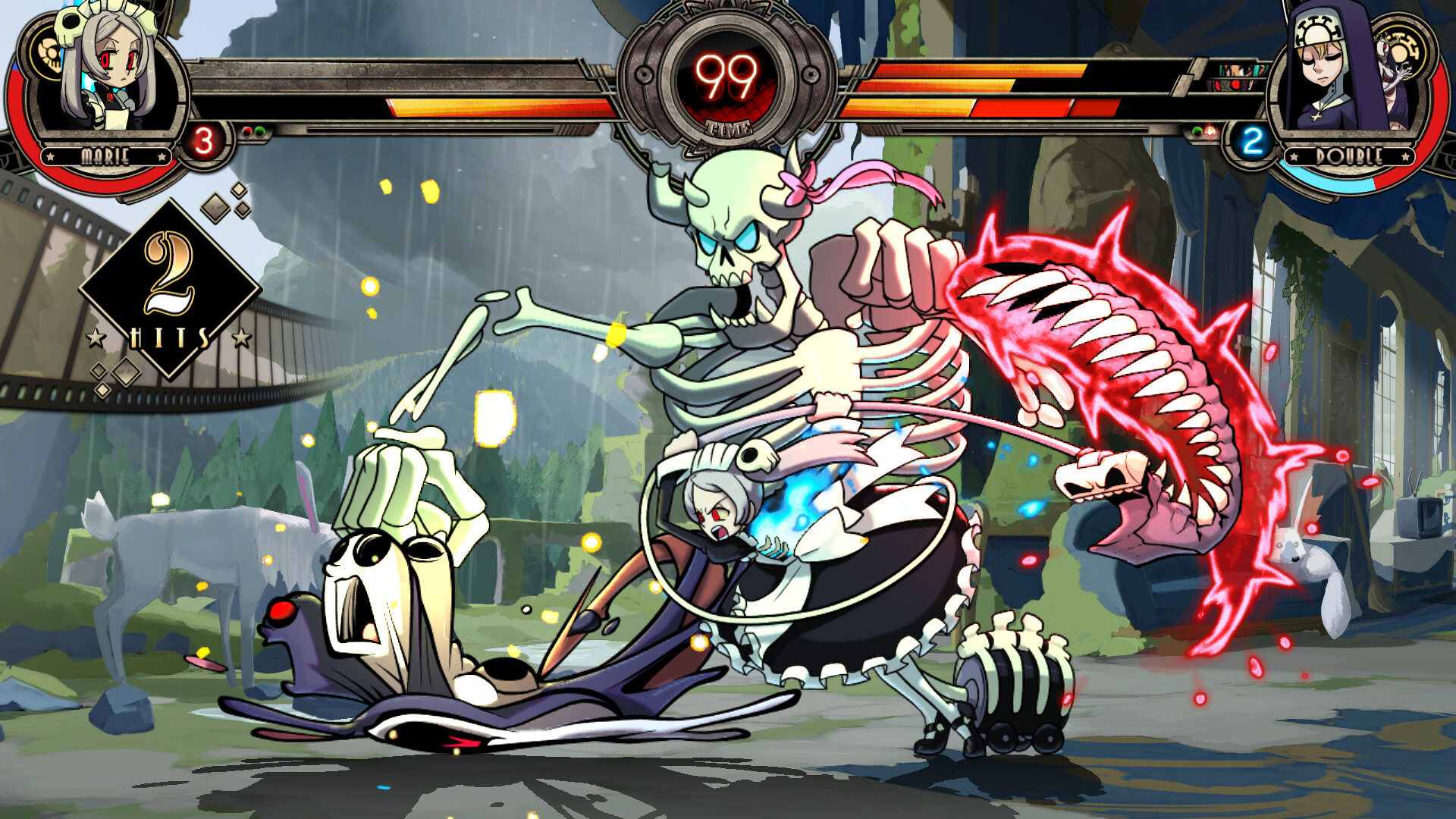Select the MARIE nameplate banner
1456x819 pixels.
click(x=106, y=155)
